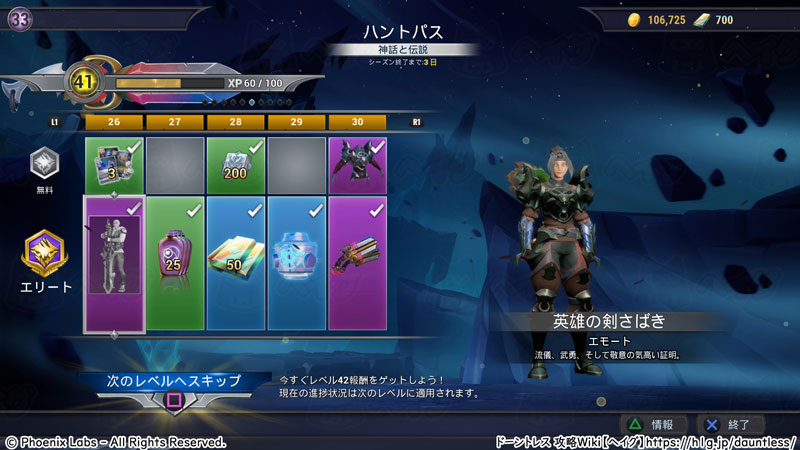Select the elite weapon reward at level 30
The width and height of the screenshot is (800, 450).
click(358, 264)
